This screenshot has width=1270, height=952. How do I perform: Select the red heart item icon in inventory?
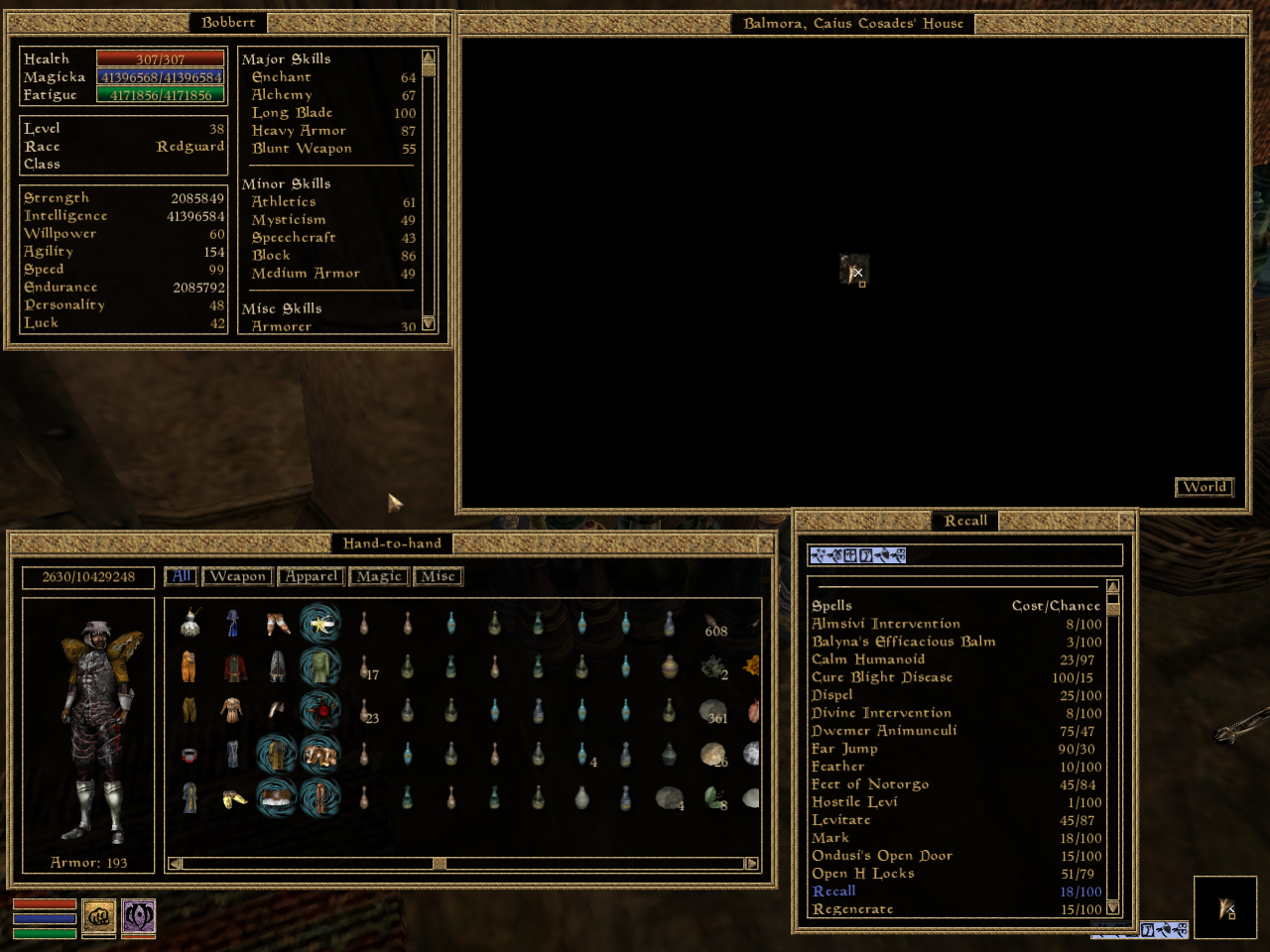[321, 711]
